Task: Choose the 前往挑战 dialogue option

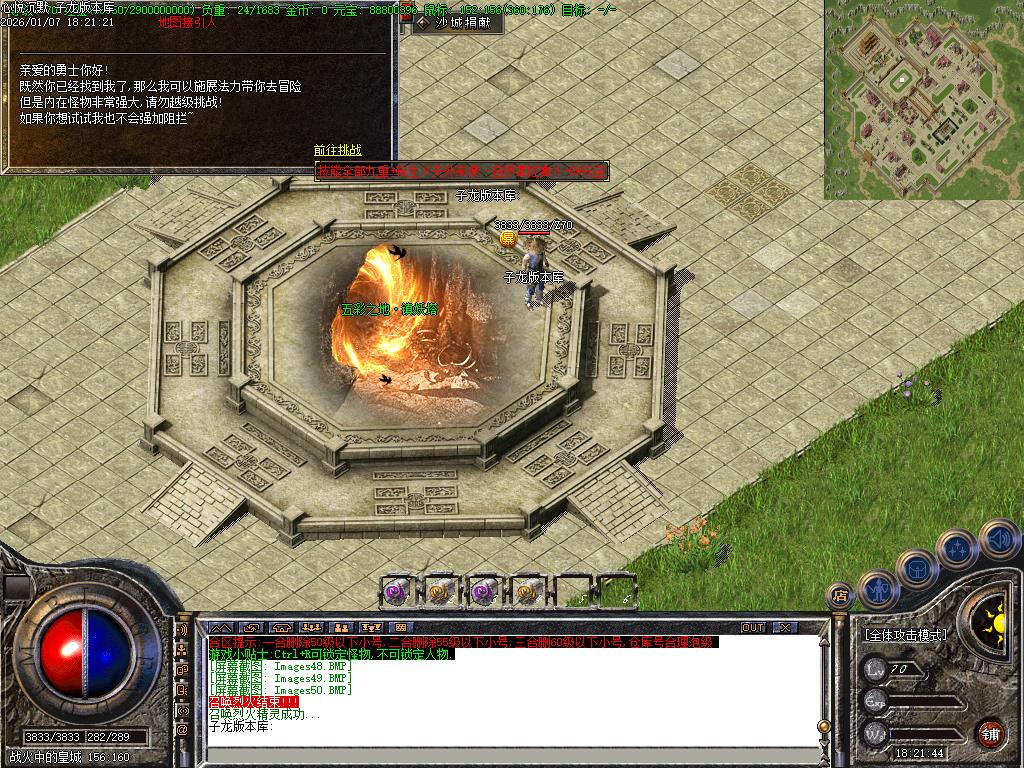Action: point(338,151)
